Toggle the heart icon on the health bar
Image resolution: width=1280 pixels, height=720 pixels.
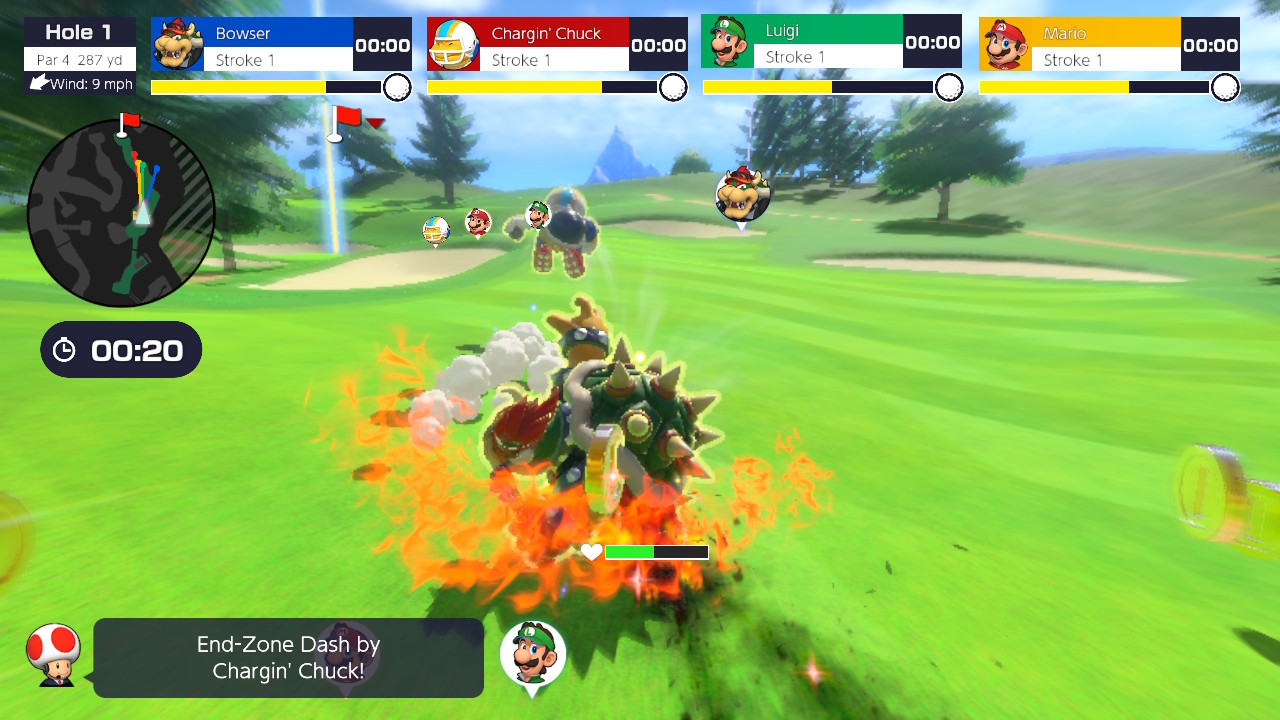590,551
